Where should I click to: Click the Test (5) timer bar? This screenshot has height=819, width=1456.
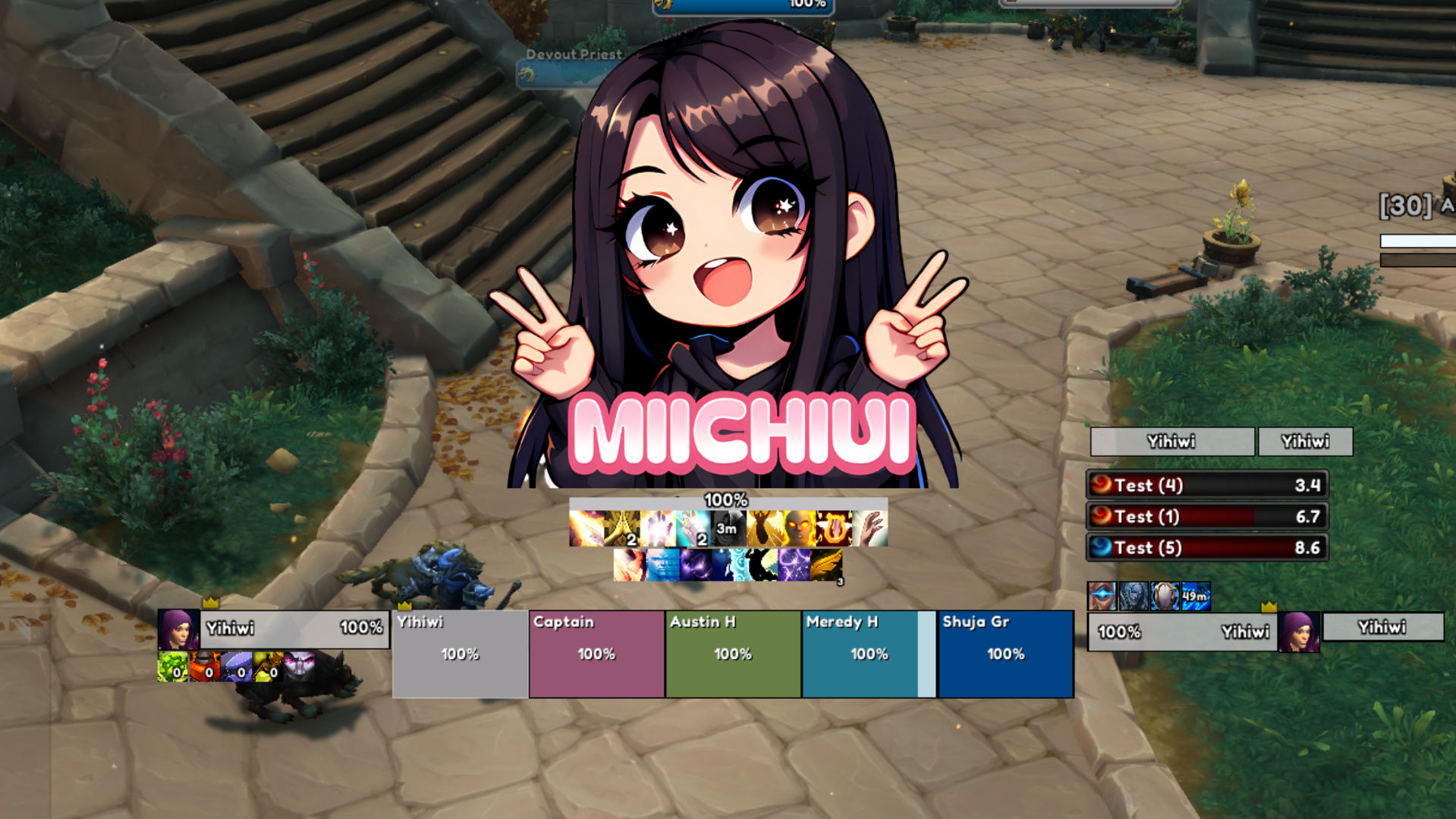click(1206, 548)
